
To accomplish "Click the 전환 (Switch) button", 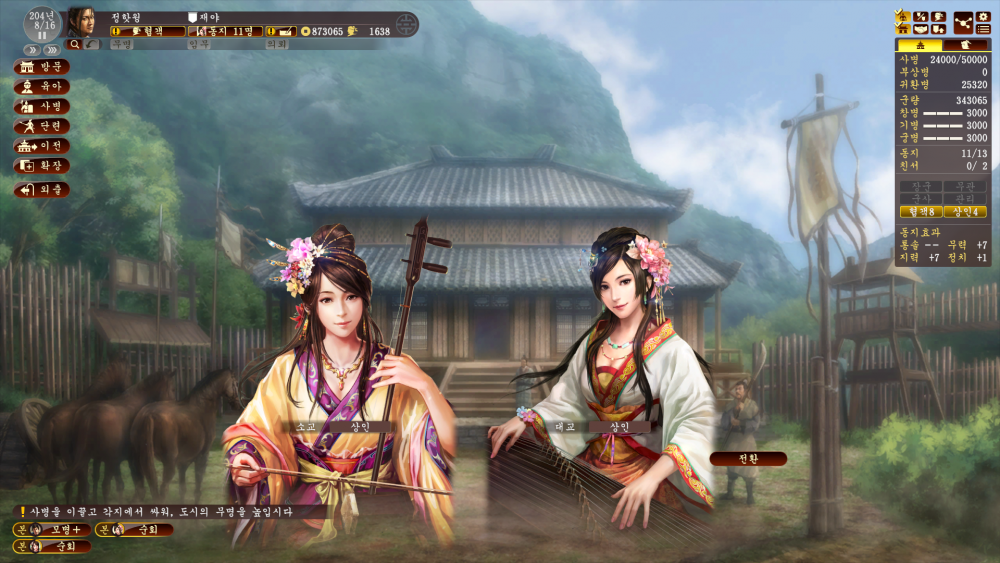I will point(748,458).
